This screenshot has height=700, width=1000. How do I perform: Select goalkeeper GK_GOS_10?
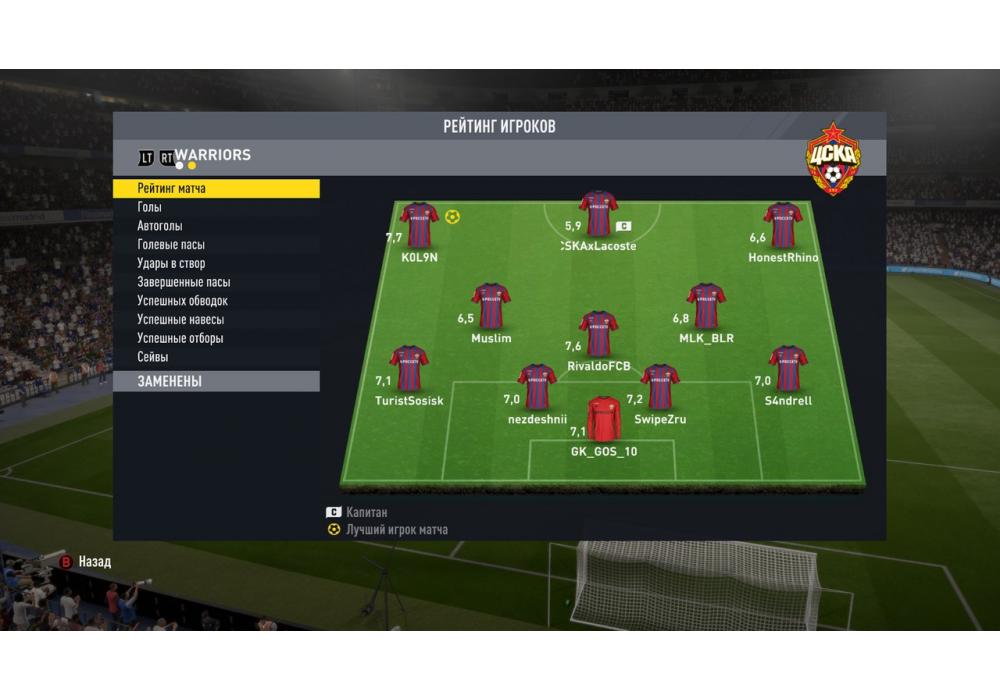point(604,420)
